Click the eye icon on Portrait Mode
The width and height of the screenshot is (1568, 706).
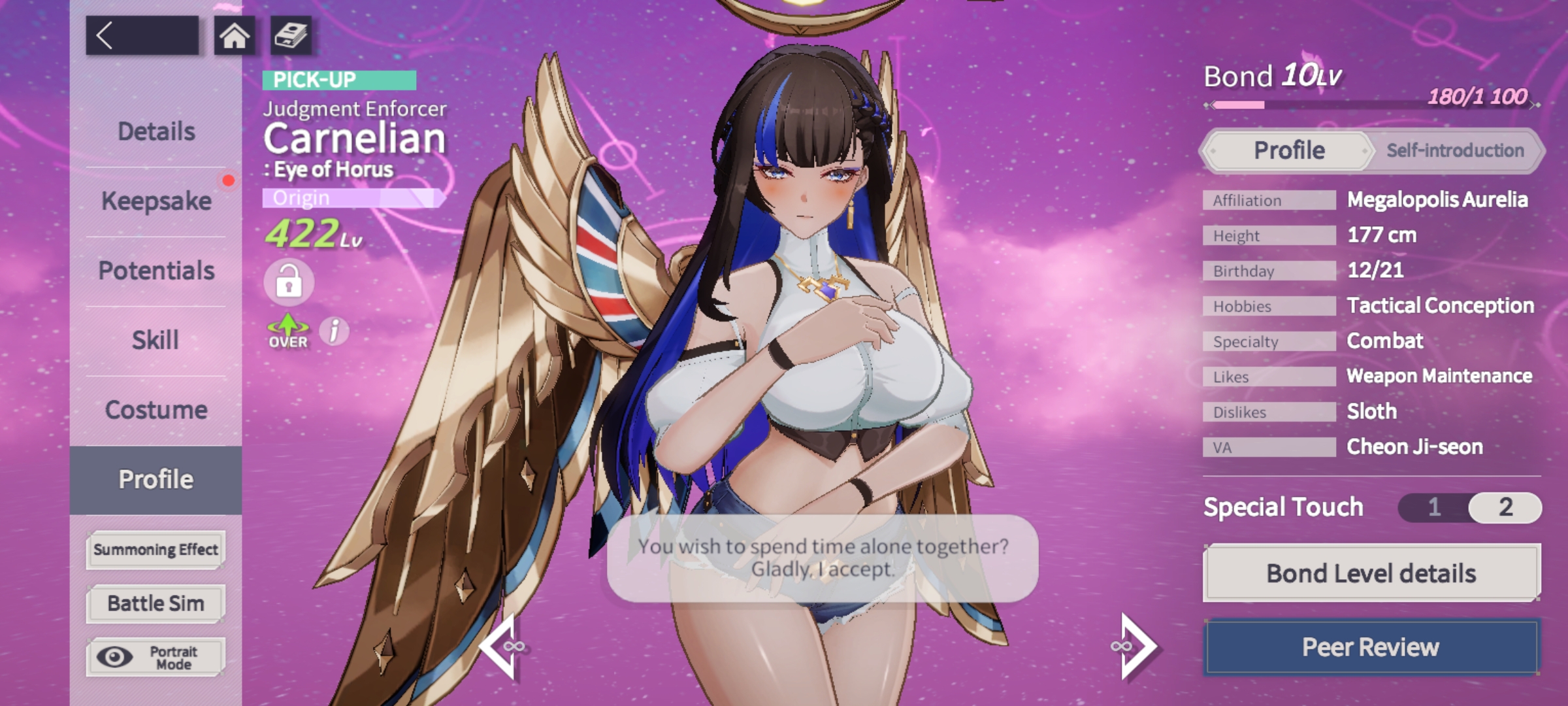pos(116,656)
